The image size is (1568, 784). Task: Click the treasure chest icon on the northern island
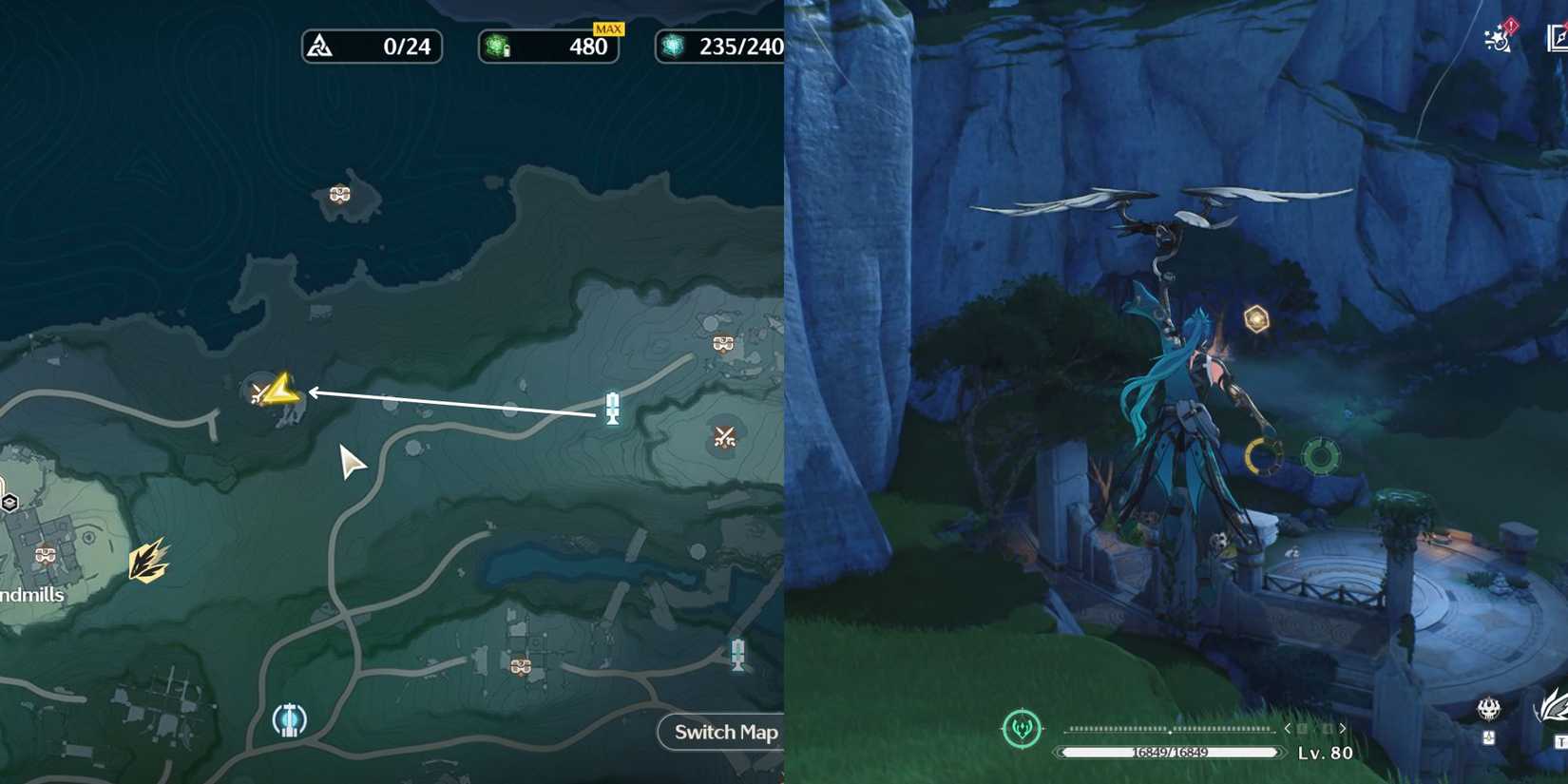tap(338, 193)
